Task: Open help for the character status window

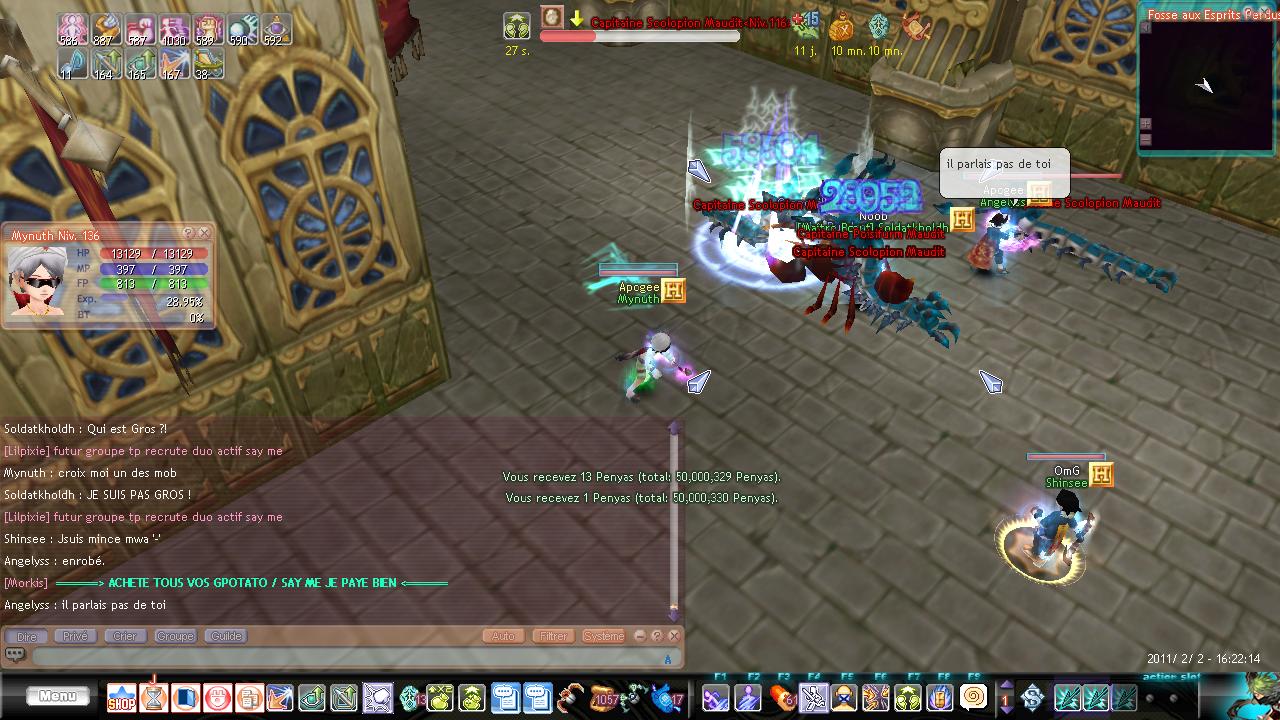Action: click(x=188, y=233)
